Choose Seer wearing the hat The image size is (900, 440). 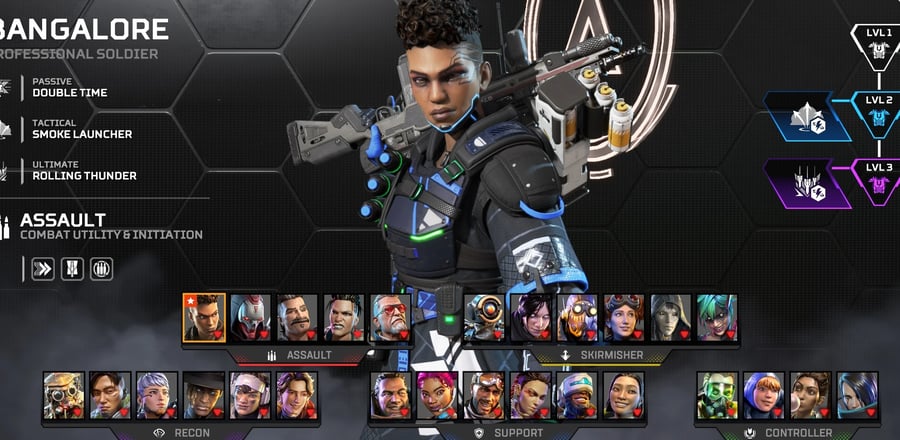(x=204, y=395)
